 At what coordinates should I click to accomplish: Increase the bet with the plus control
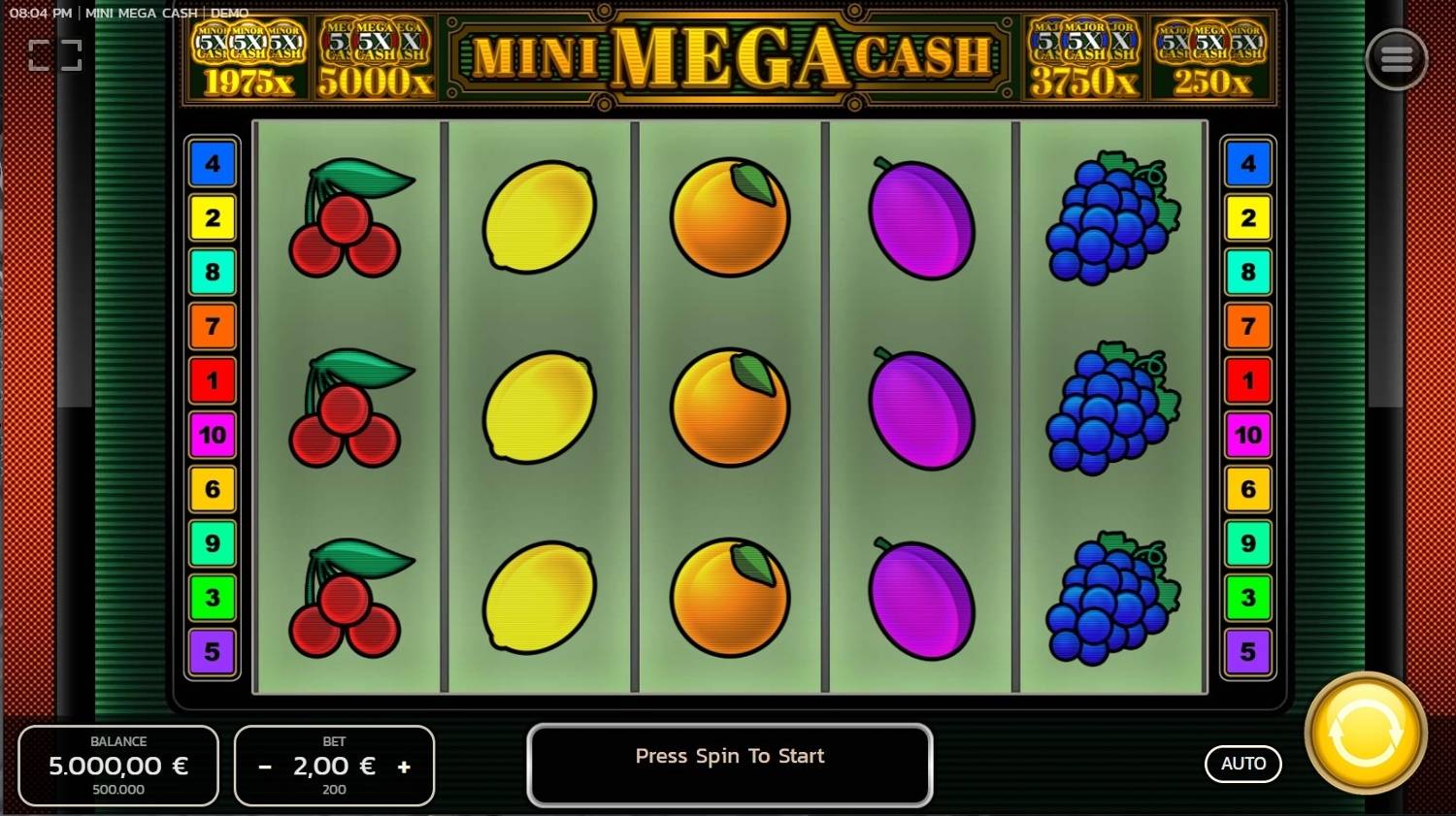405,766
